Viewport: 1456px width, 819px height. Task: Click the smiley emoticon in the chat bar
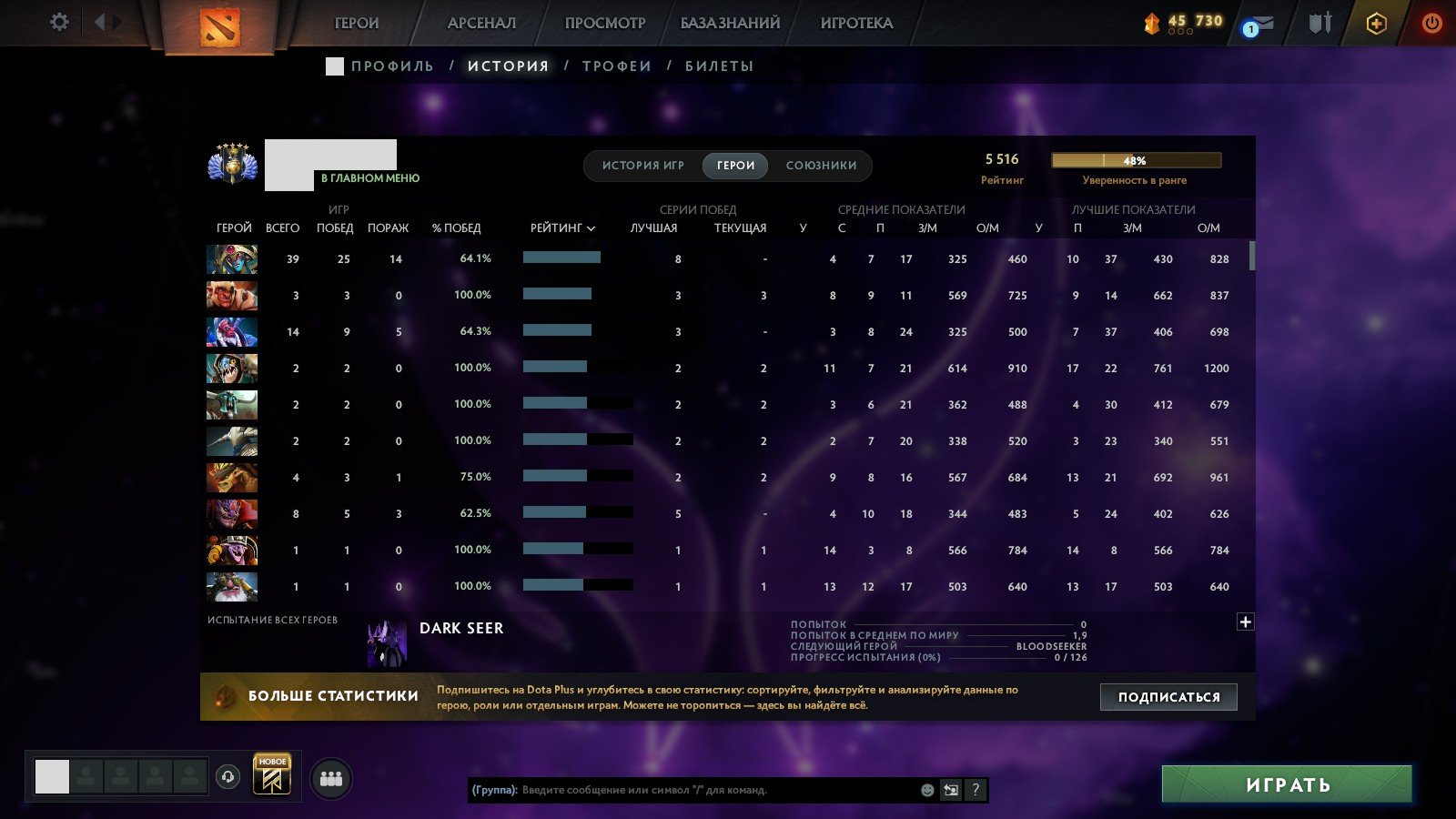click(927, 790)
